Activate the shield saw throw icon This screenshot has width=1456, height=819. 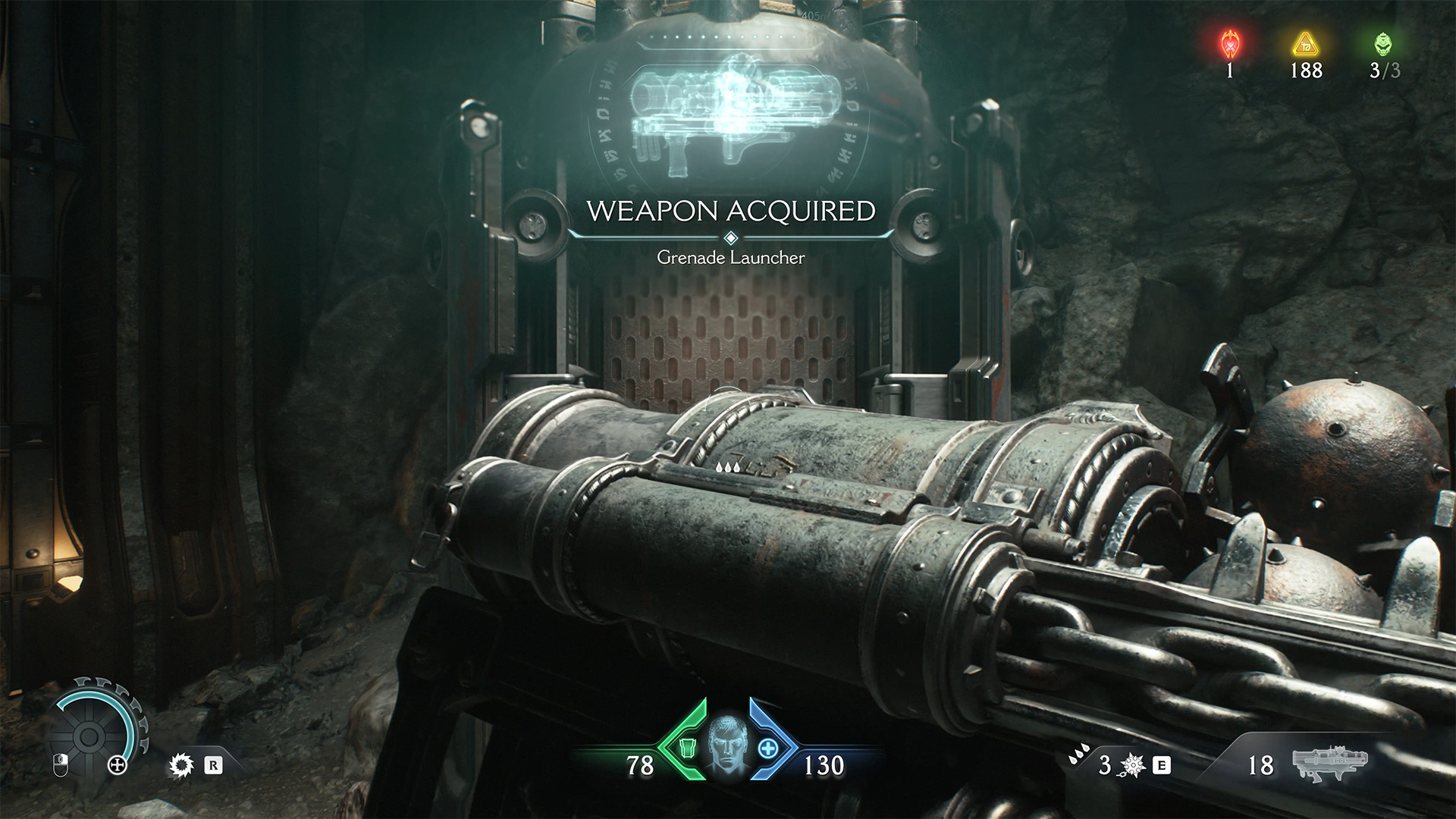click(181, 765)
